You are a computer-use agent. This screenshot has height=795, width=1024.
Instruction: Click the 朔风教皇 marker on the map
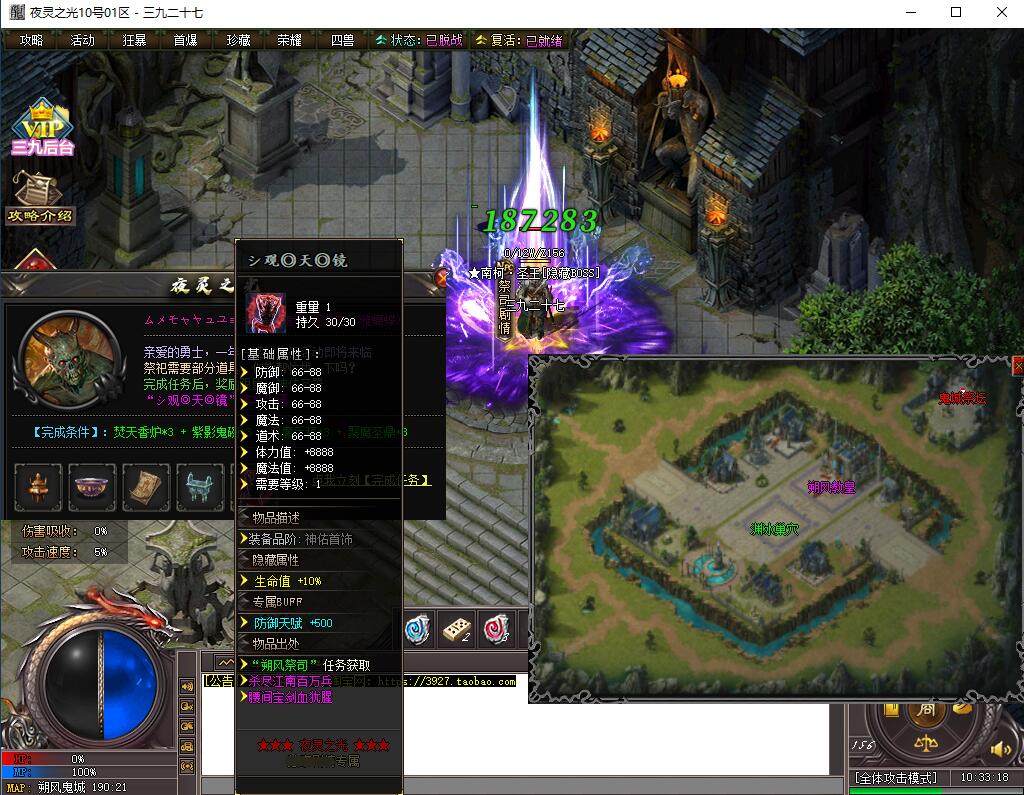point(831,487)
